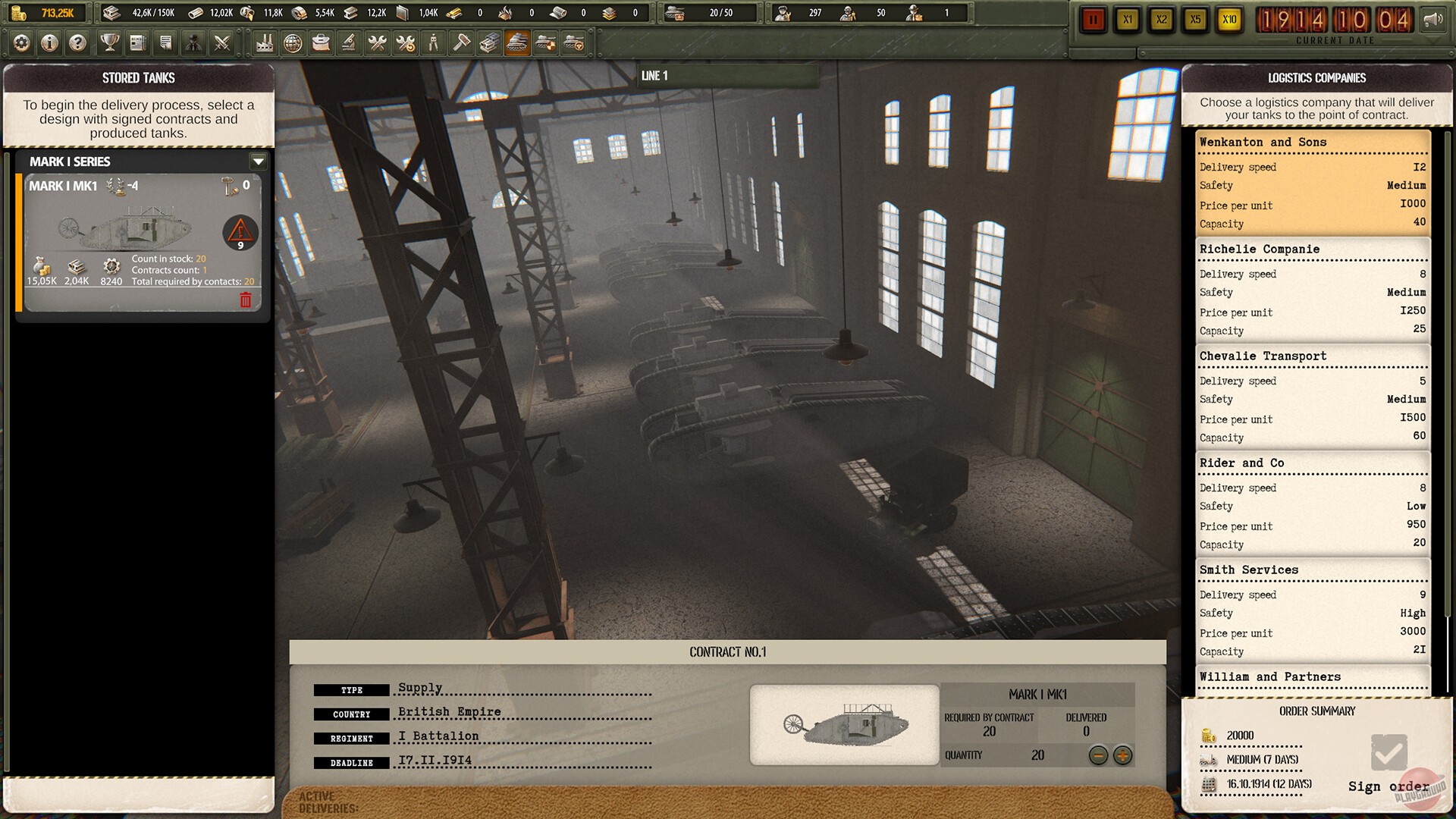Select Wenkanton and Sons logistics company
Viewport: 1456px width, 819px height.
click(x=1313, y=182)
